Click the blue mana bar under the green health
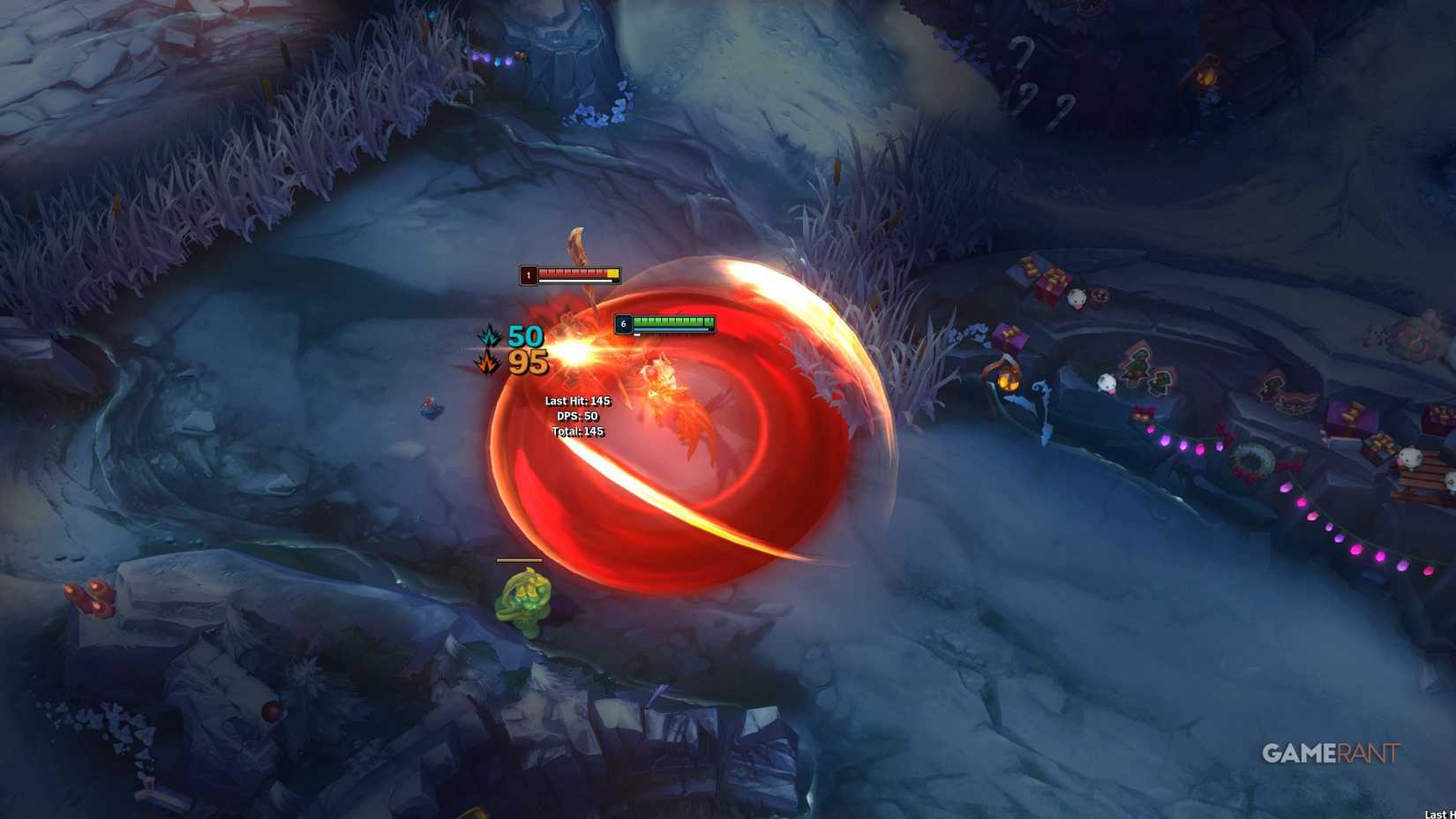The height and width of the screenshot is (819, 1456). coord(670,330)
